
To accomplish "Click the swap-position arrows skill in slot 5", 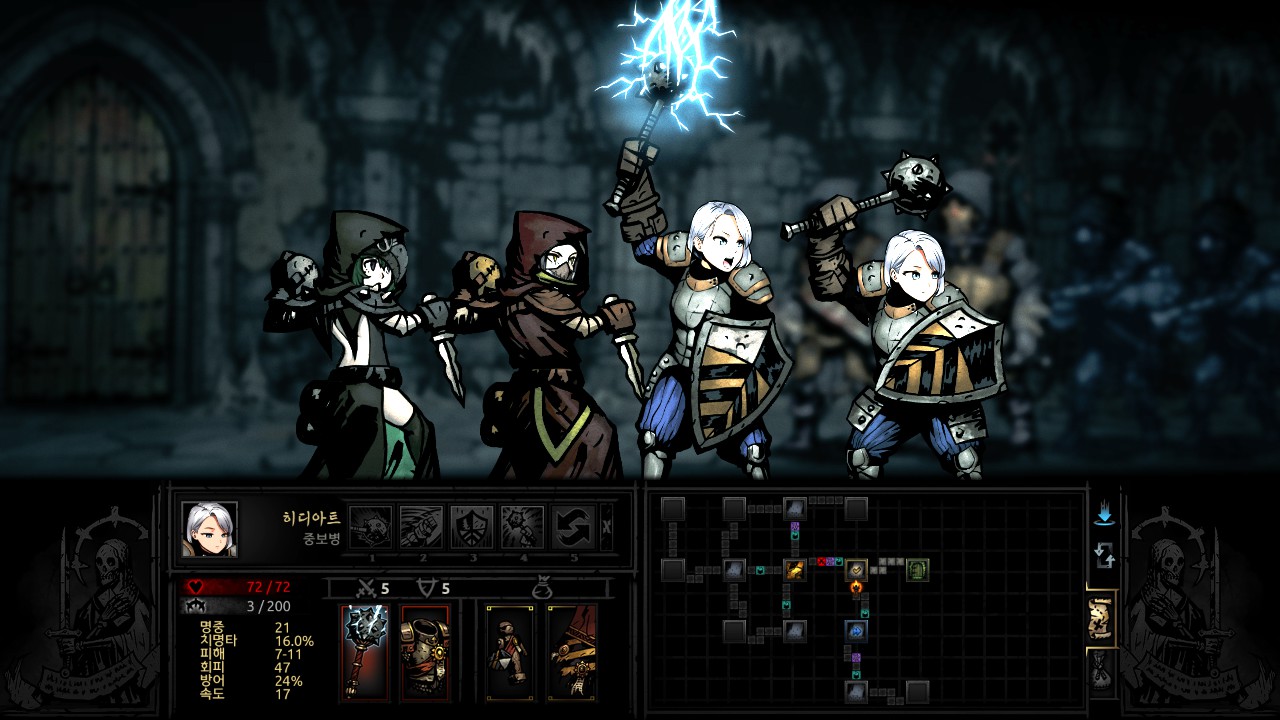I will [x=573, y=526].
